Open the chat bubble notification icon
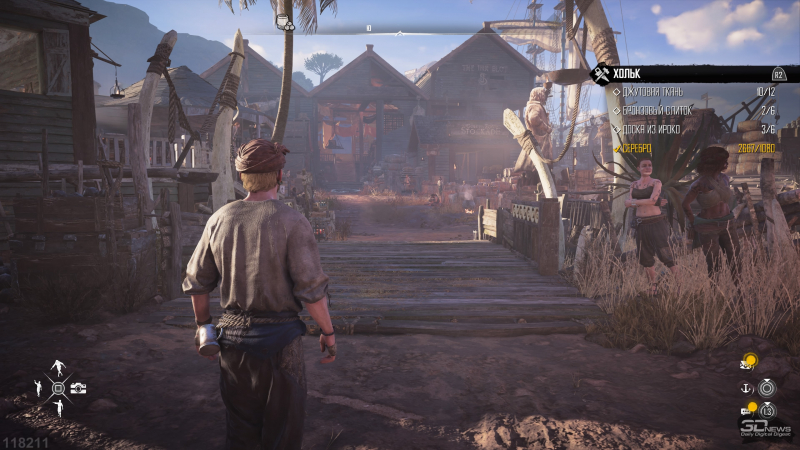 (747, 409)
